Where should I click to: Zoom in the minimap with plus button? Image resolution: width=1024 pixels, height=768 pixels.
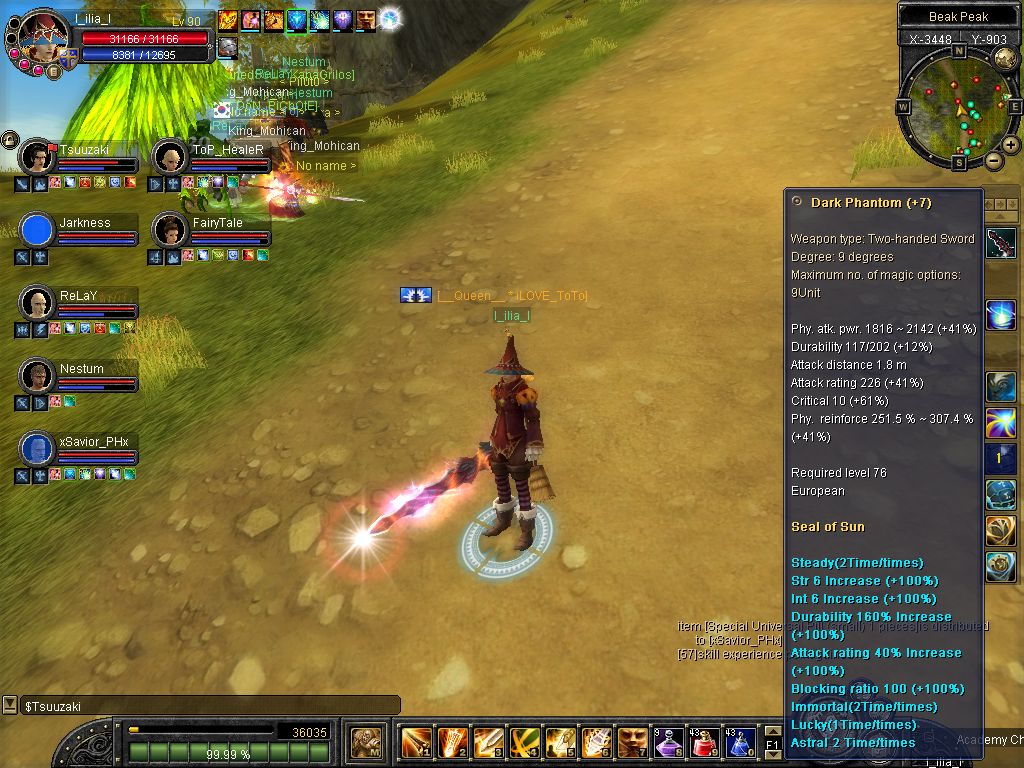point(1011,145)
